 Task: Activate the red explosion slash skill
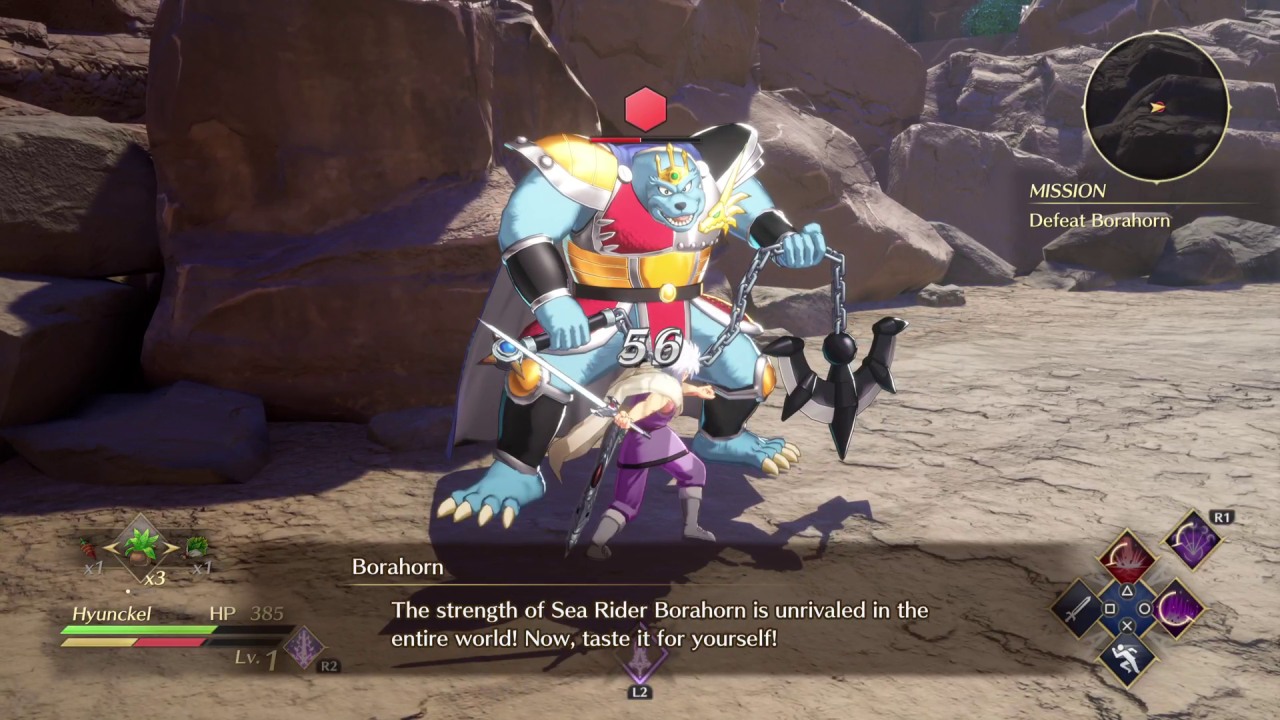click(1127, 559)
